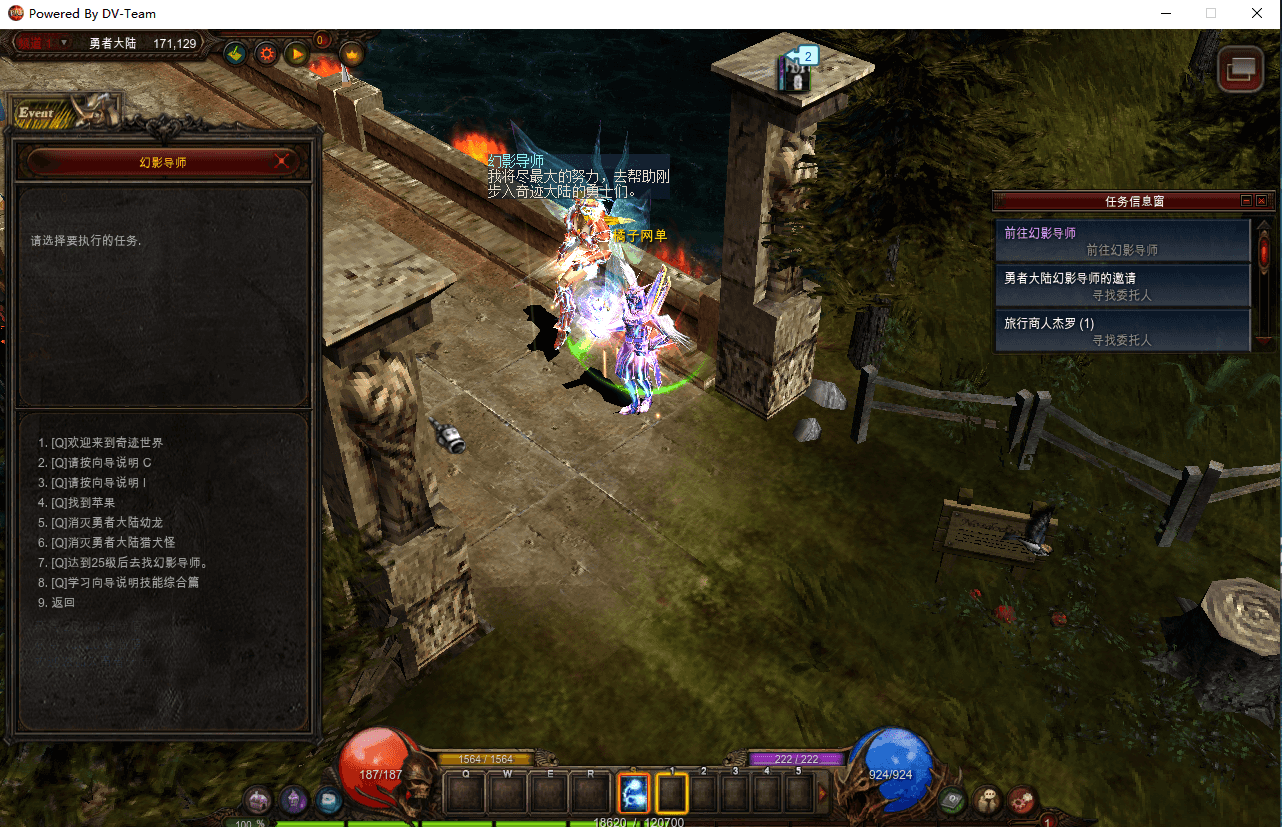Click the gear settings icon
The height and width of the screenshot is (827, 1282).
pos(266,54)
